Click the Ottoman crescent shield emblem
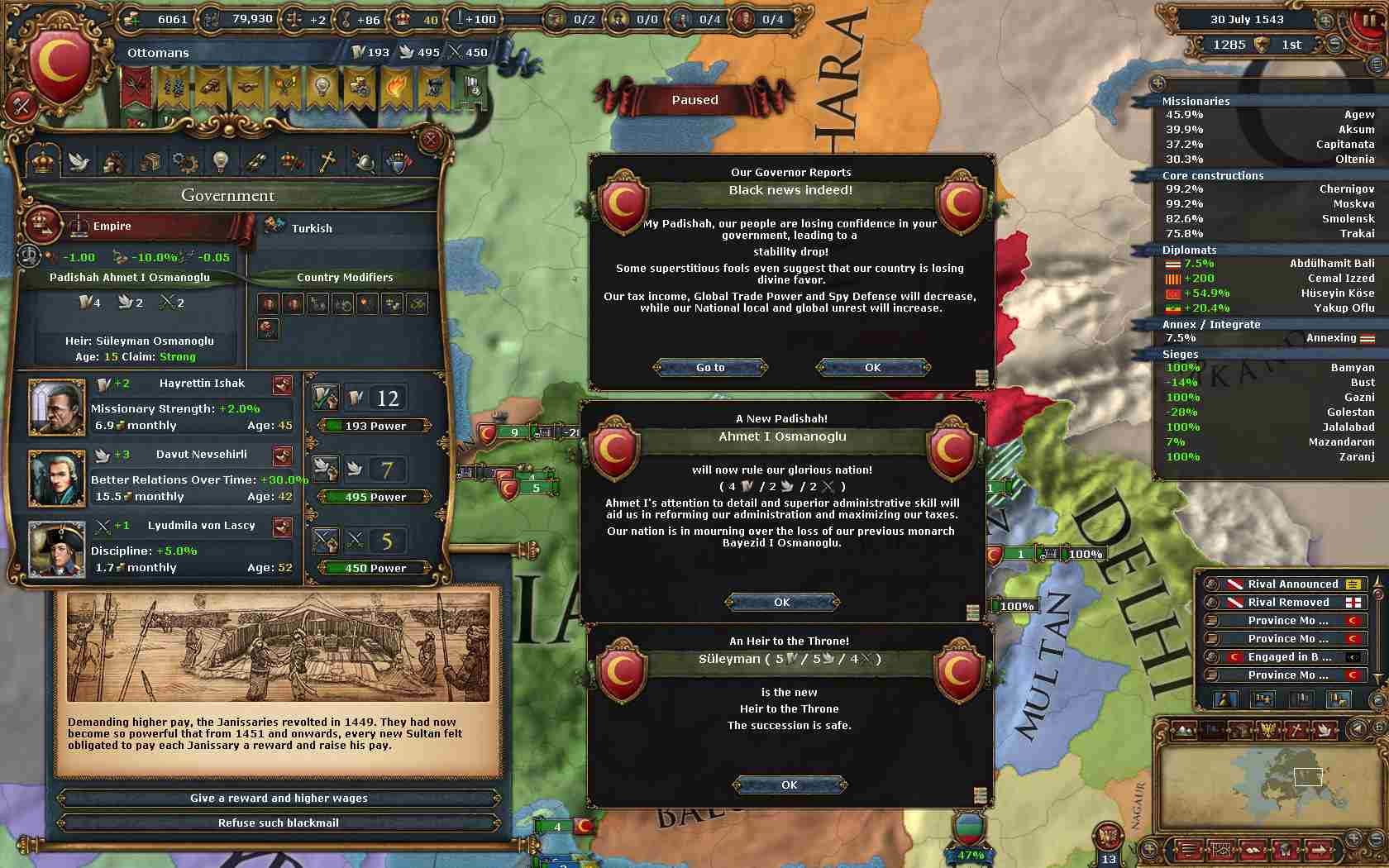The image size is (1389, 868). 59,68
